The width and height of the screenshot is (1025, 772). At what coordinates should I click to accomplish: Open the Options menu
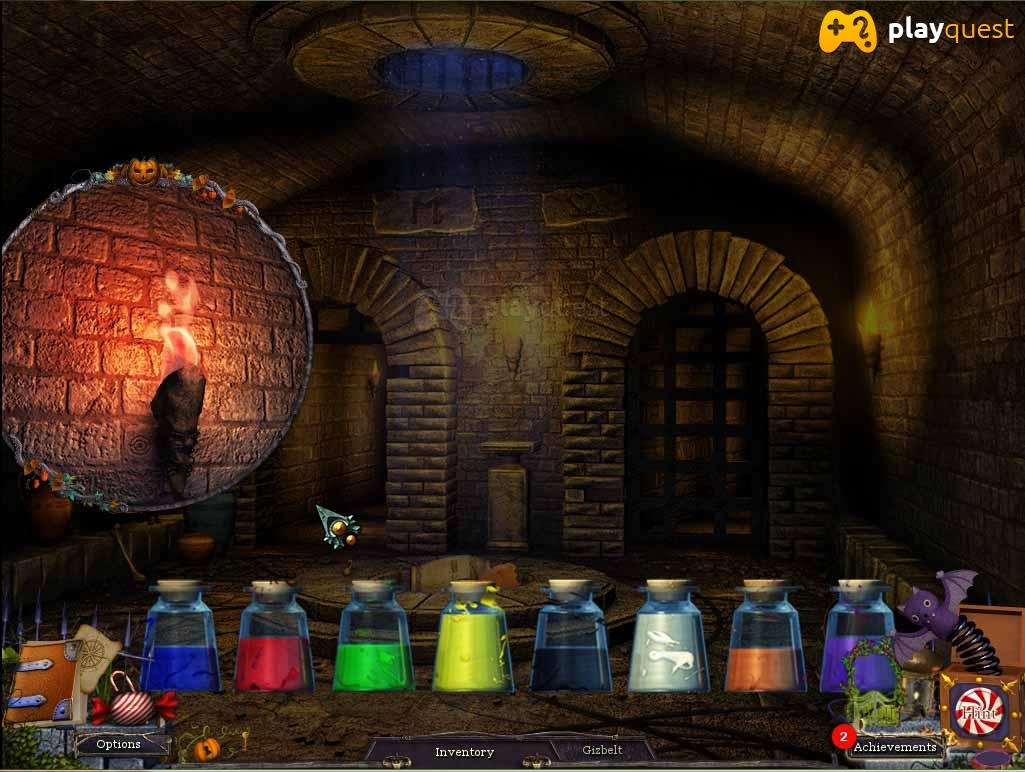[x=118, y=744]
